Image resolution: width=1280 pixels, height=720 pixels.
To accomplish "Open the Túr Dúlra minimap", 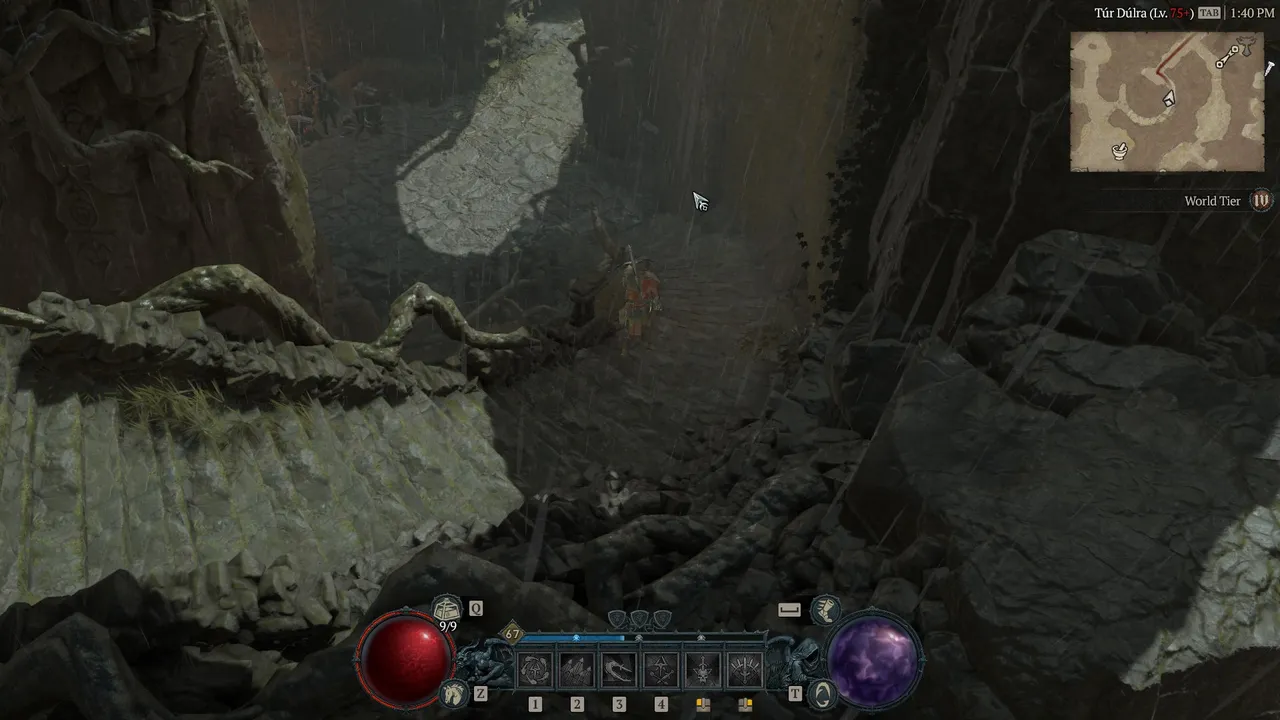I will 1166,101.
